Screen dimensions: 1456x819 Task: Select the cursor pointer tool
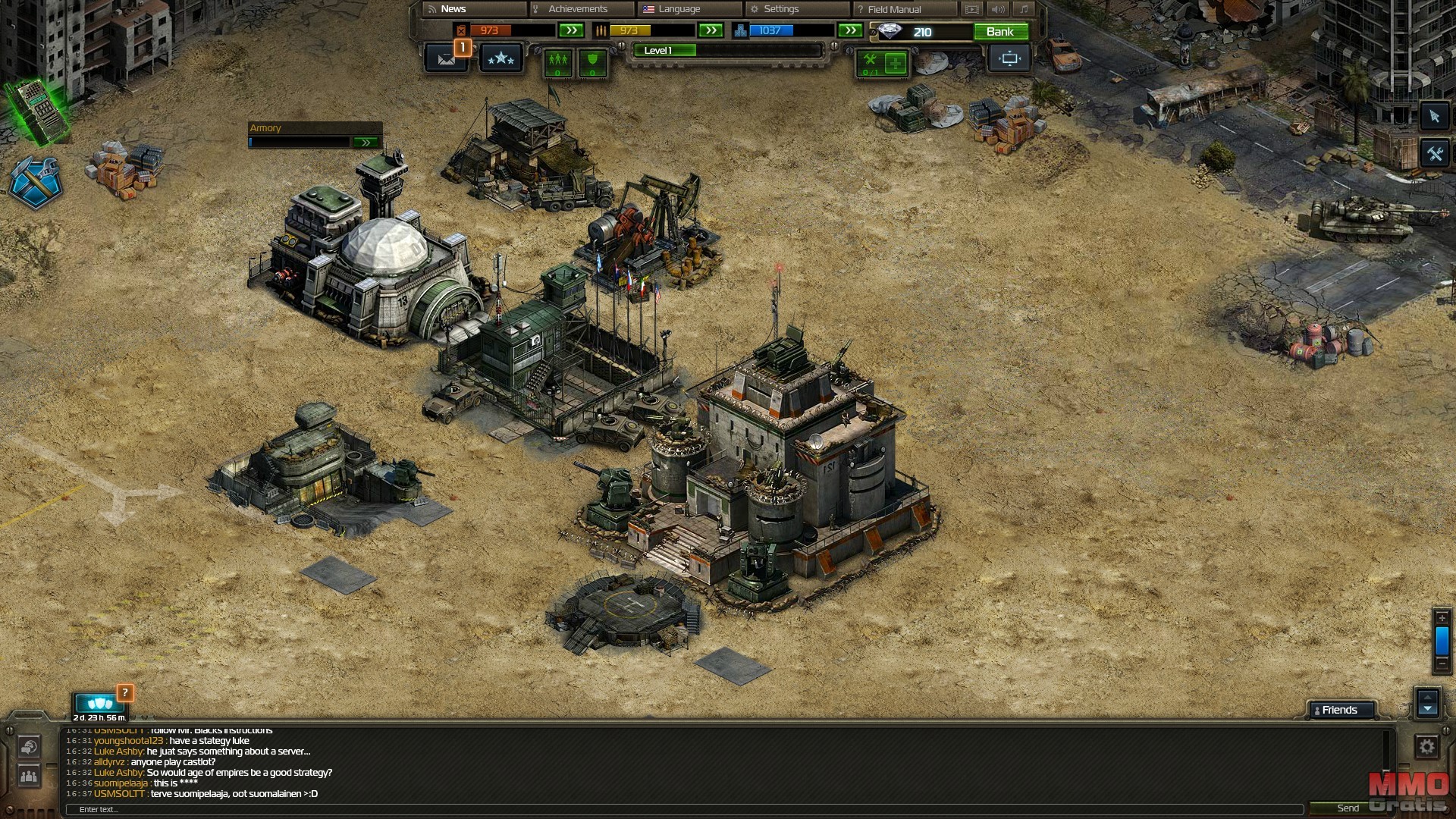point(1433,116)
